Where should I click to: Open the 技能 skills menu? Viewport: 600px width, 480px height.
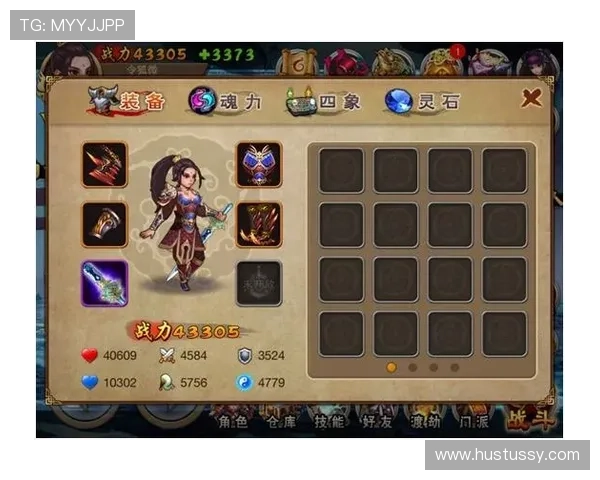[x=327, y=421]
